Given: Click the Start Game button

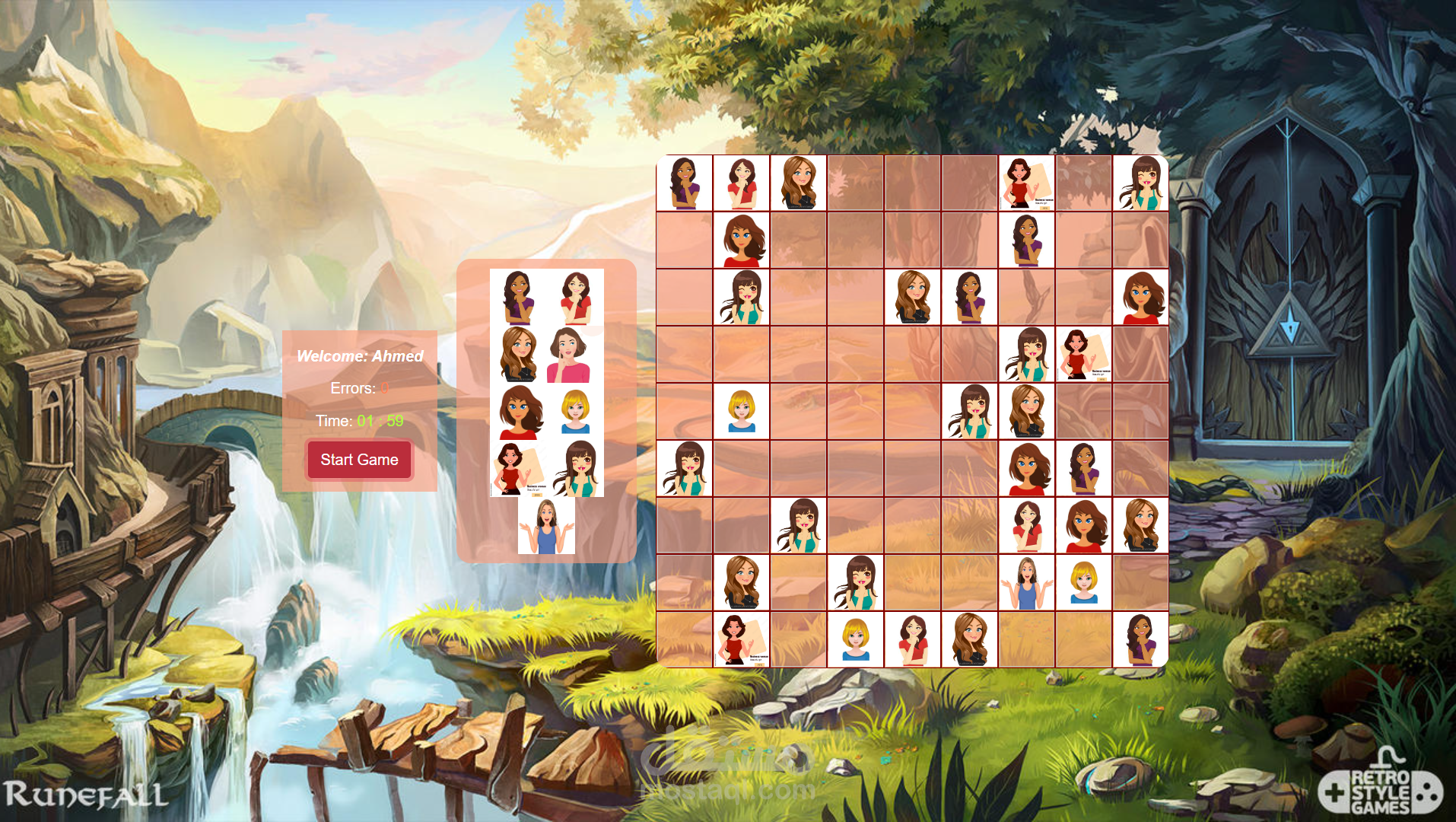Looking at the screenshot, I should (x=359, y=460).
